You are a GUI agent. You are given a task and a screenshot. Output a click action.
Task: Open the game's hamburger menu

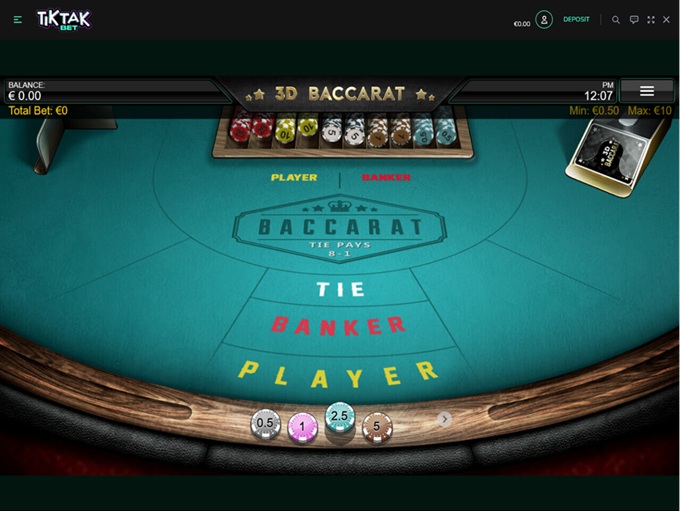click(x=646, y=91)
